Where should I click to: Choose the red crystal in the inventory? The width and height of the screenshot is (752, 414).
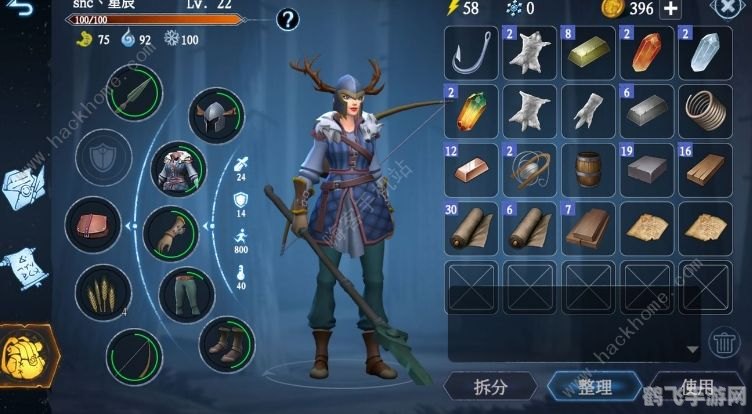click(x=645, y=51)
